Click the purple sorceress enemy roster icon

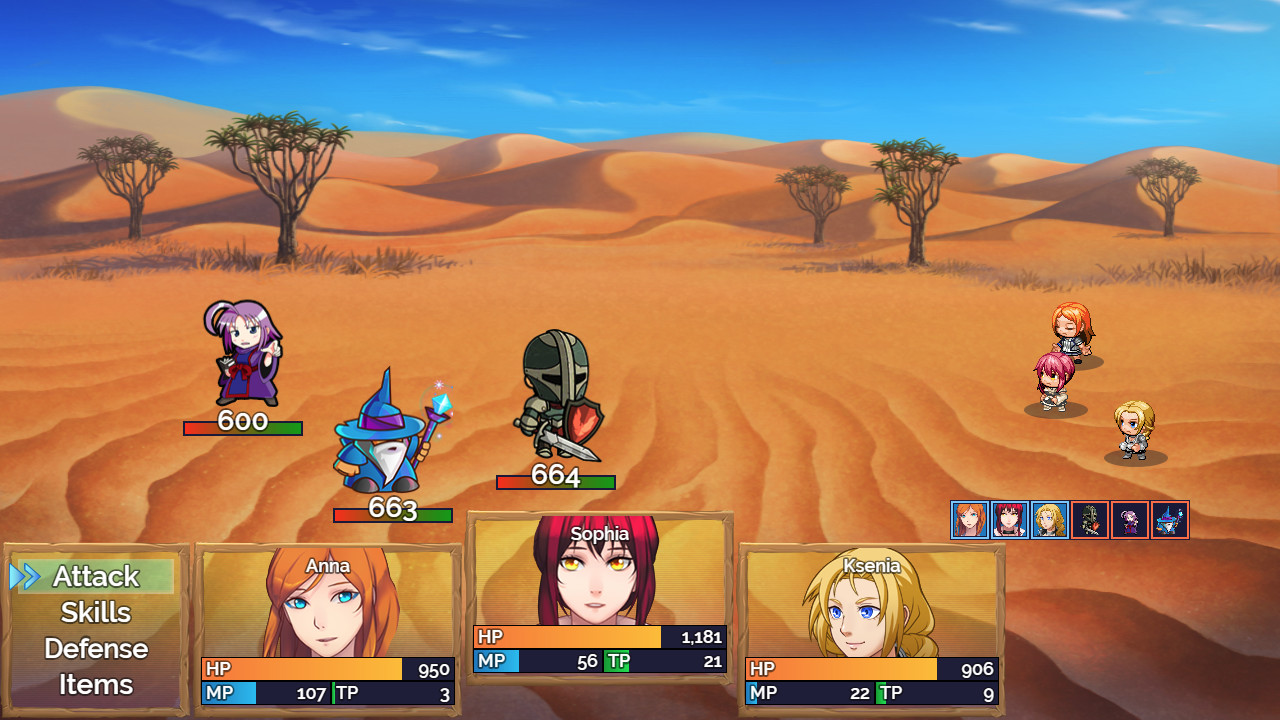[1130, 520]
